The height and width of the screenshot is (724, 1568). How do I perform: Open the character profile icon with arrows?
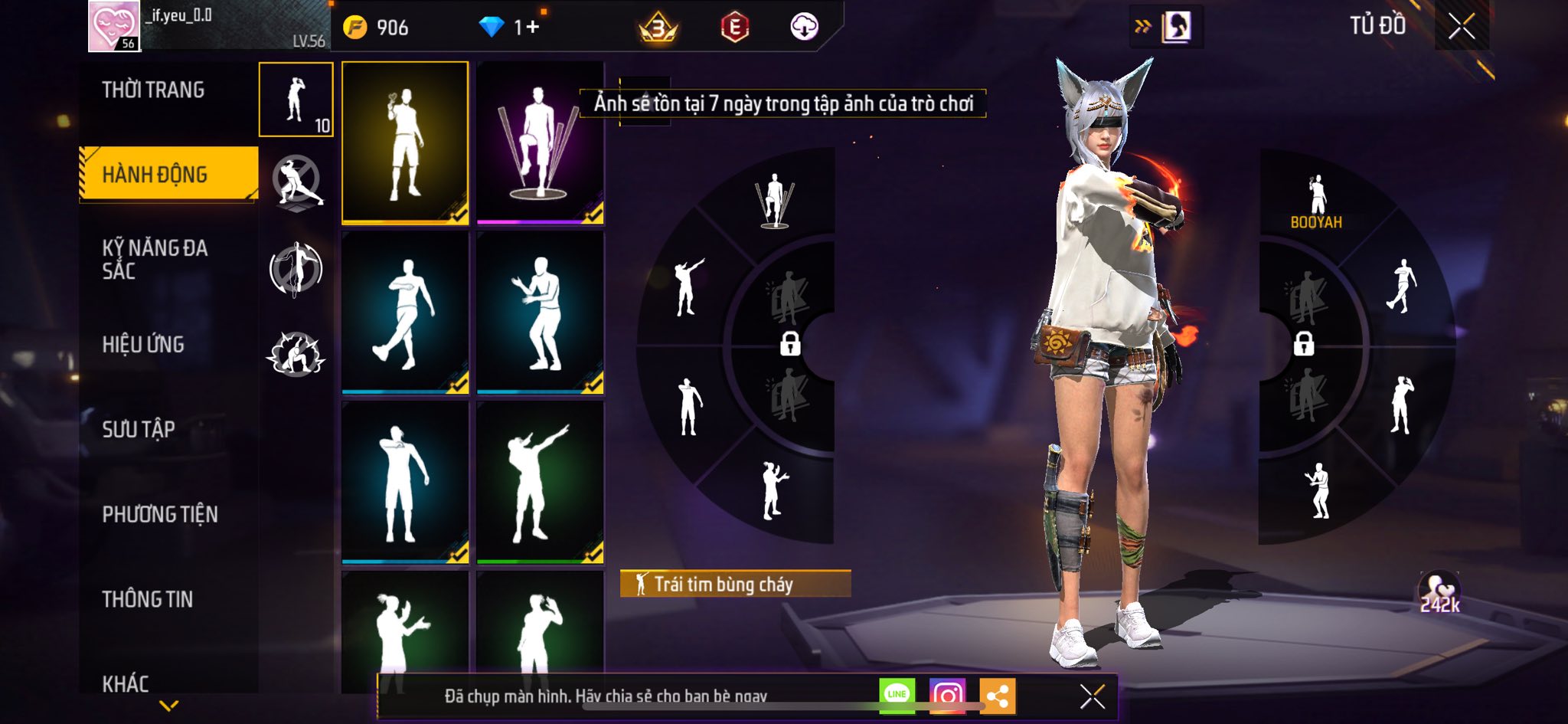[x=1166, y=28]
